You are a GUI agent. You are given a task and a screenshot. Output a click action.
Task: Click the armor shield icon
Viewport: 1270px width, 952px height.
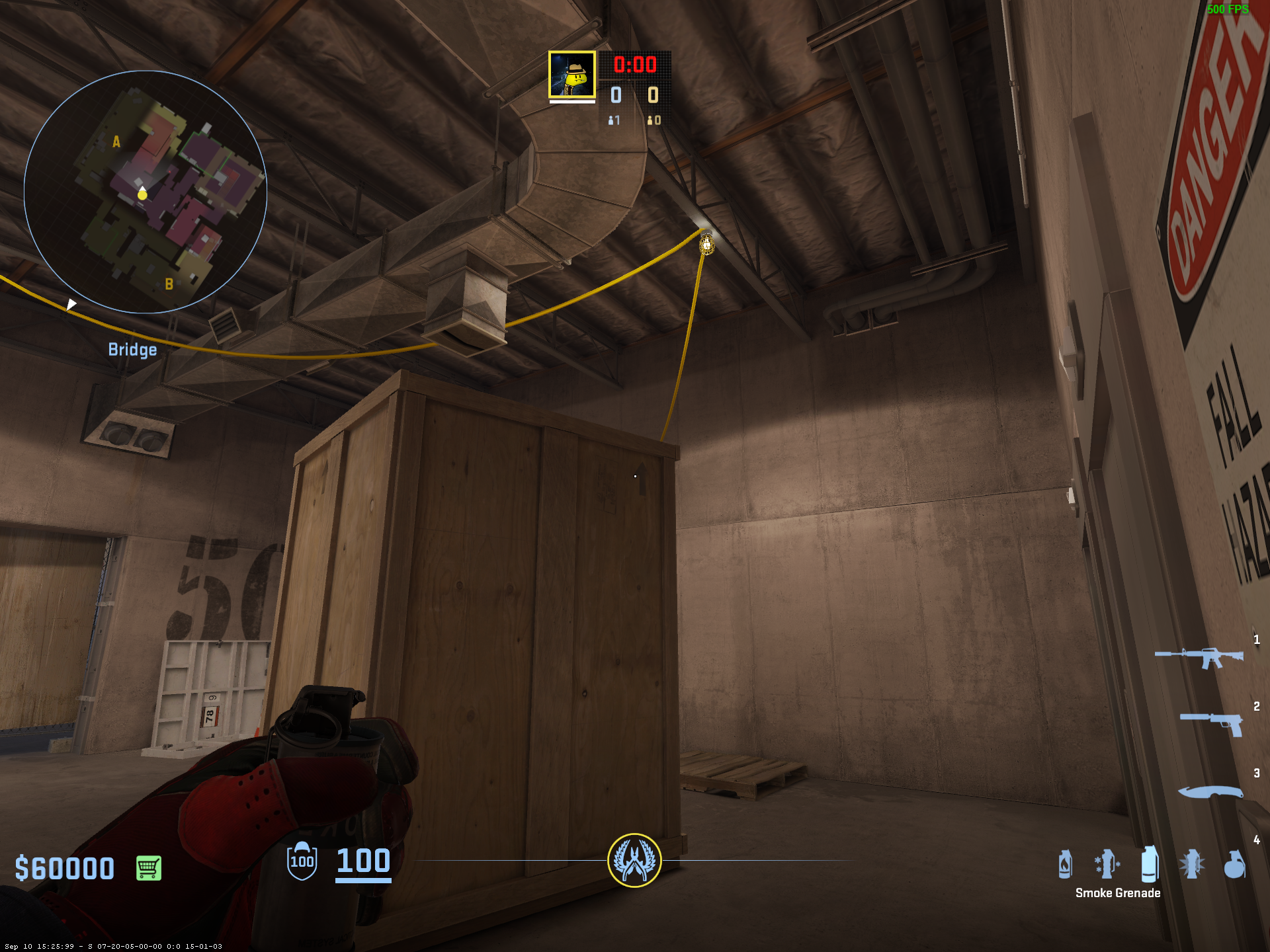[x=302, y=861]
